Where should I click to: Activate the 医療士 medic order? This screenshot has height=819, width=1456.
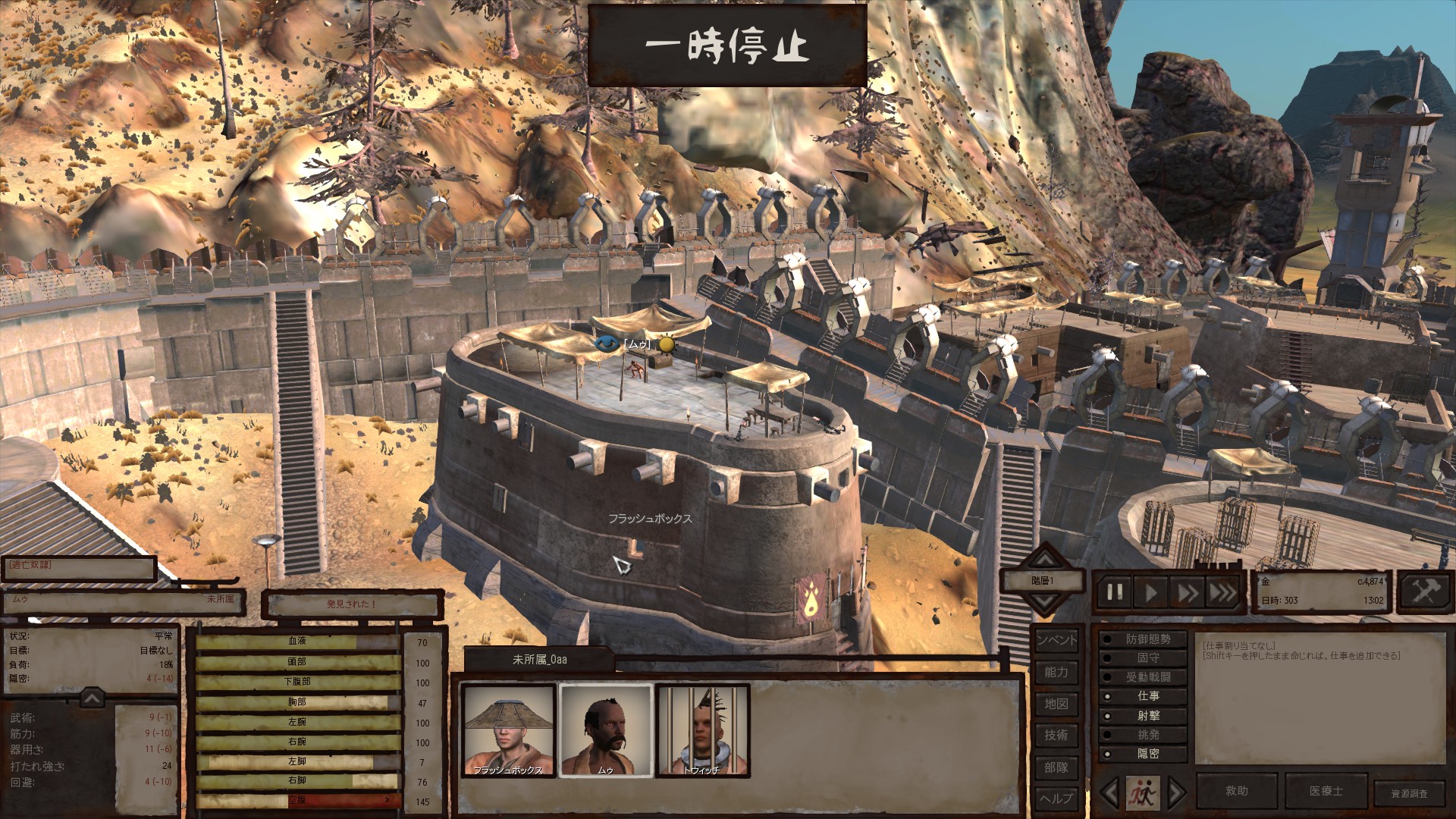pyautogui.click(x=1326, y=791)
